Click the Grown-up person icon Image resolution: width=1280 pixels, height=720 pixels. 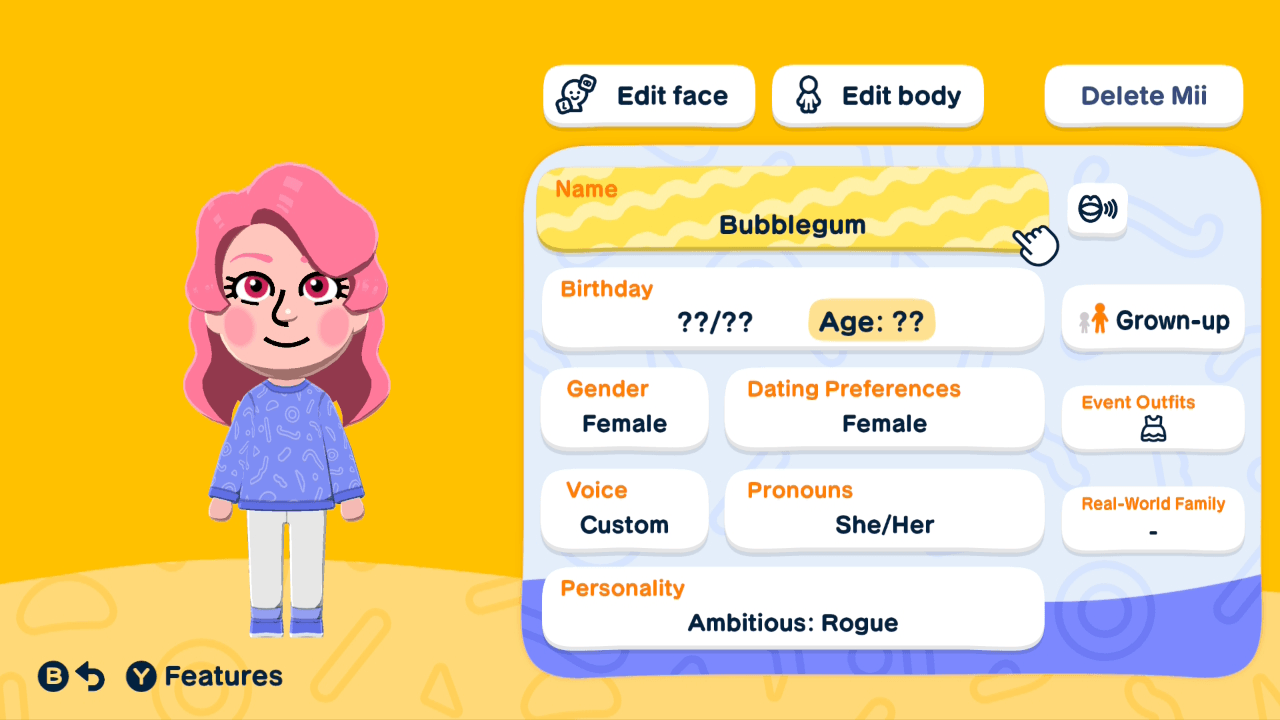1100,319
